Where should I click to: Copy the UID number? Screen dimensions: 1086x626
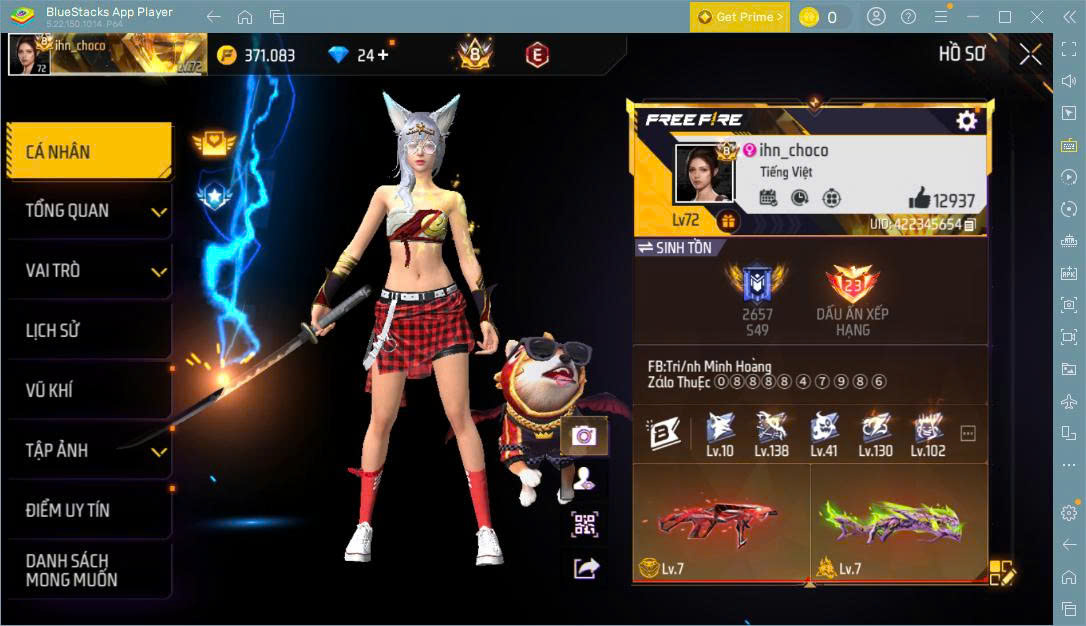(x=970, y=225)
